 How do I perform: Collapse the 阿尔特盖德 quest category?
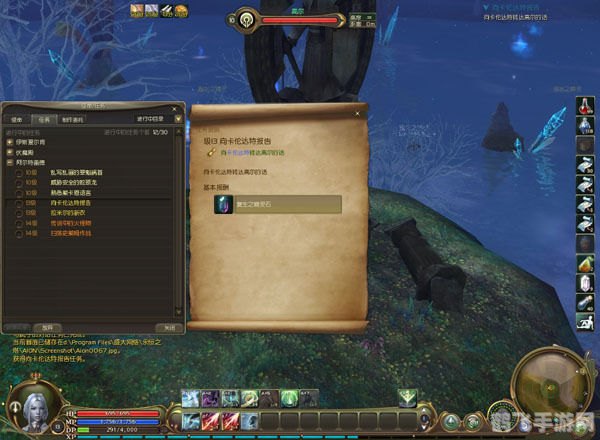coord(9,161)
